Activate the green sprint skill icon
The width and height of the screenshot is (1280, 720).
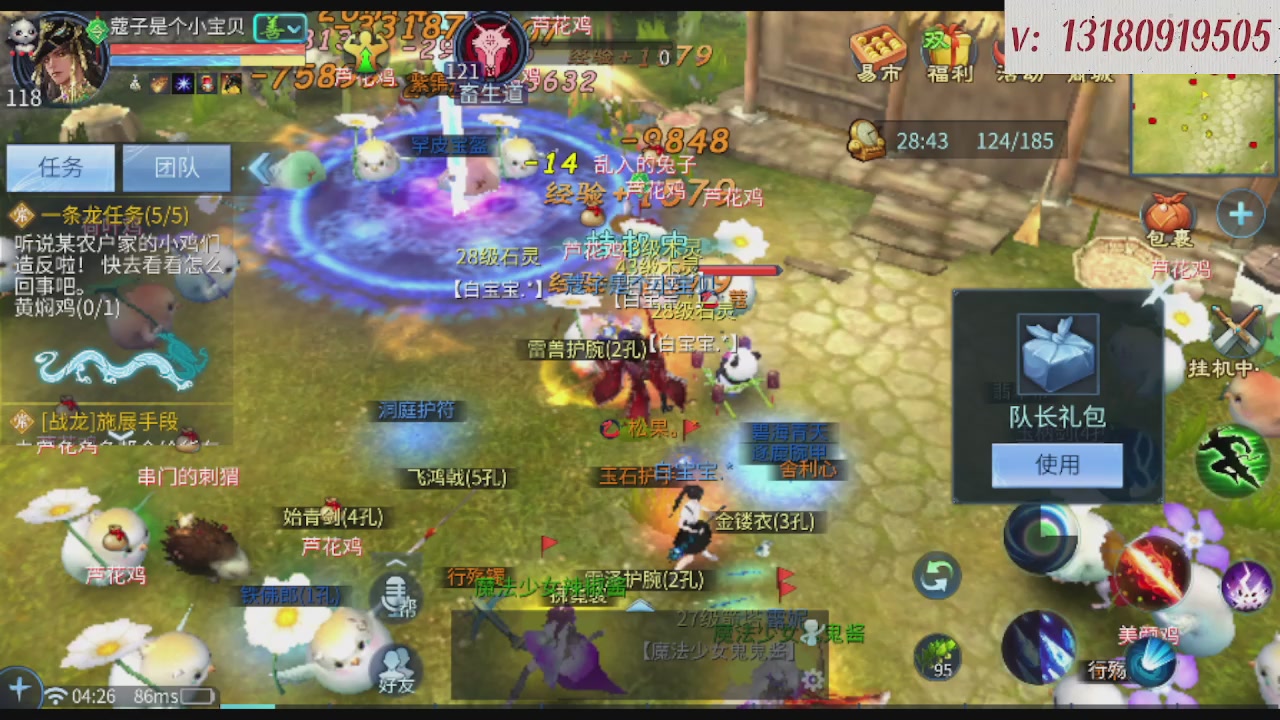point(1232,460)
